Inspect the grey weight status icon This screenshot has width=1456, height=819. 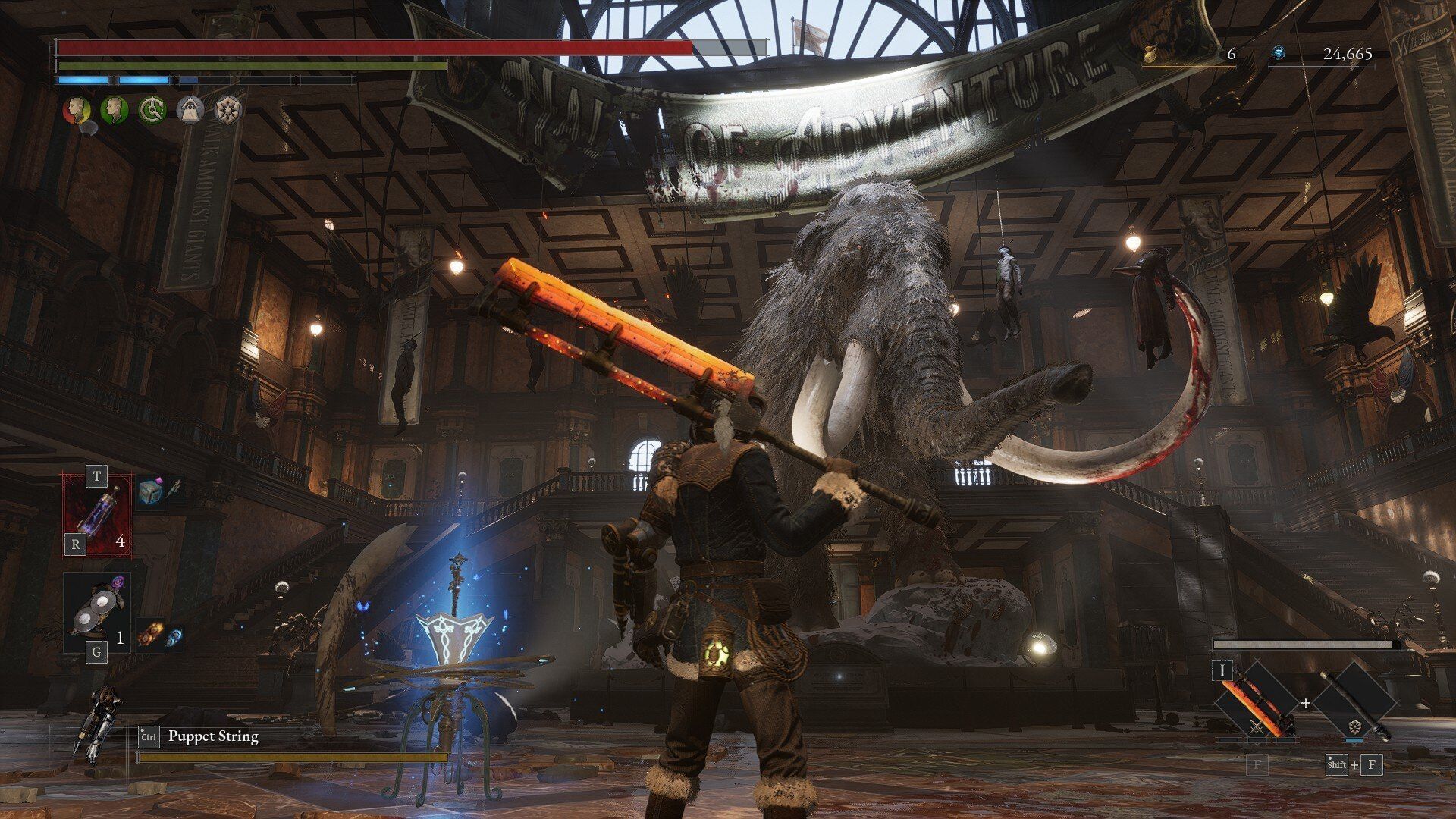coord(190,110)
